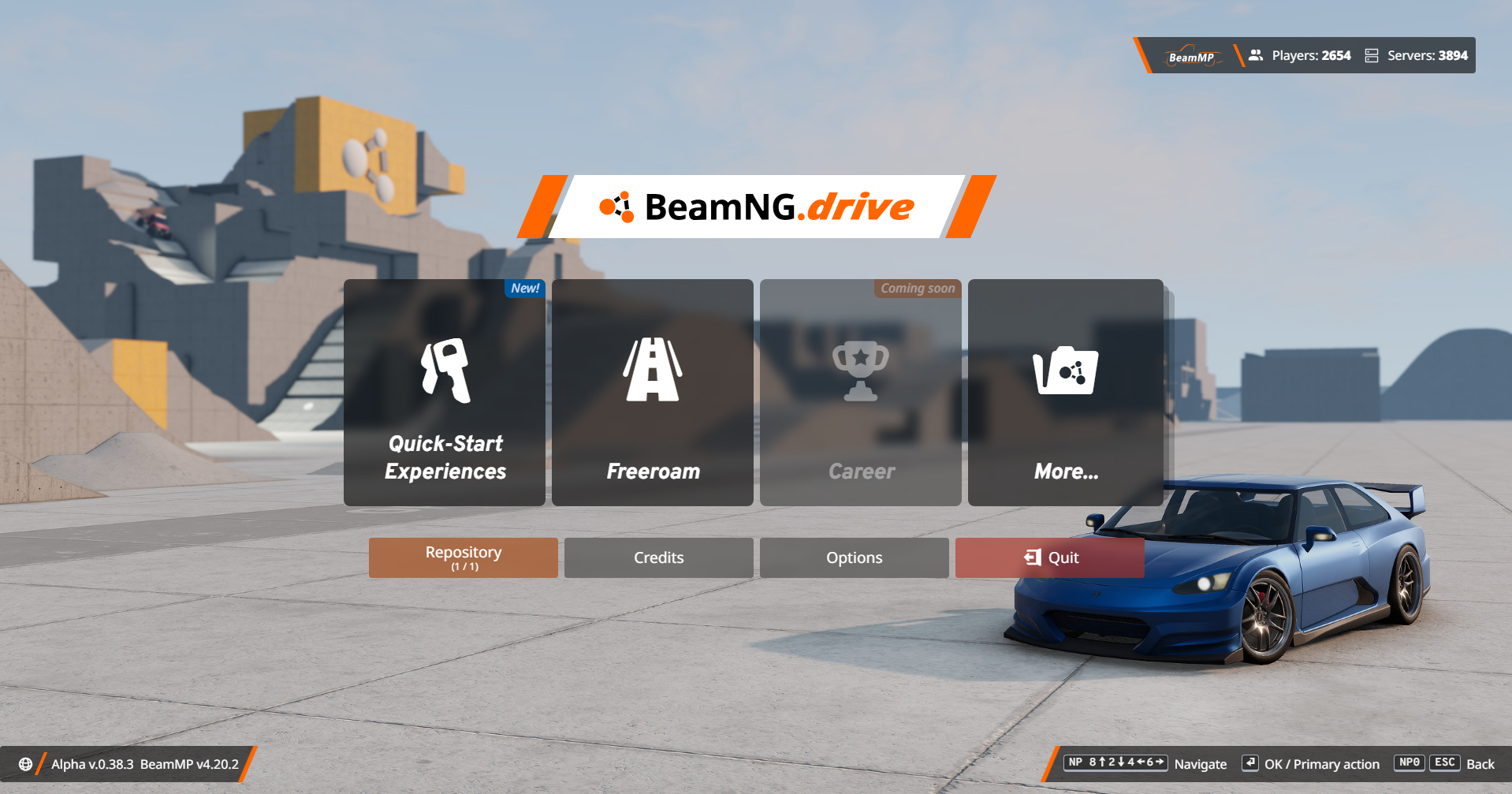Screen dimensions: 1512x794
Task: Open the Repository
Action: click(x=463, y=557)
